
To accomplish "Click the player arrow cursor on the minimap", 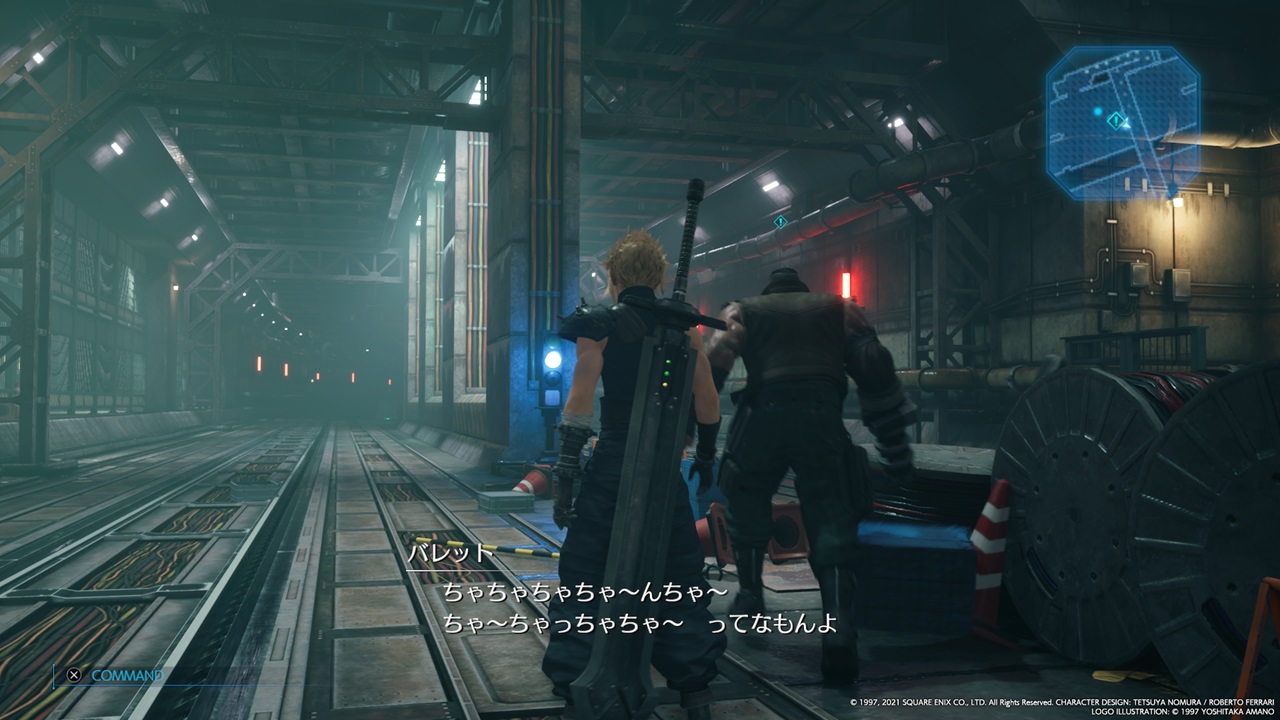I will (1127, 124).
